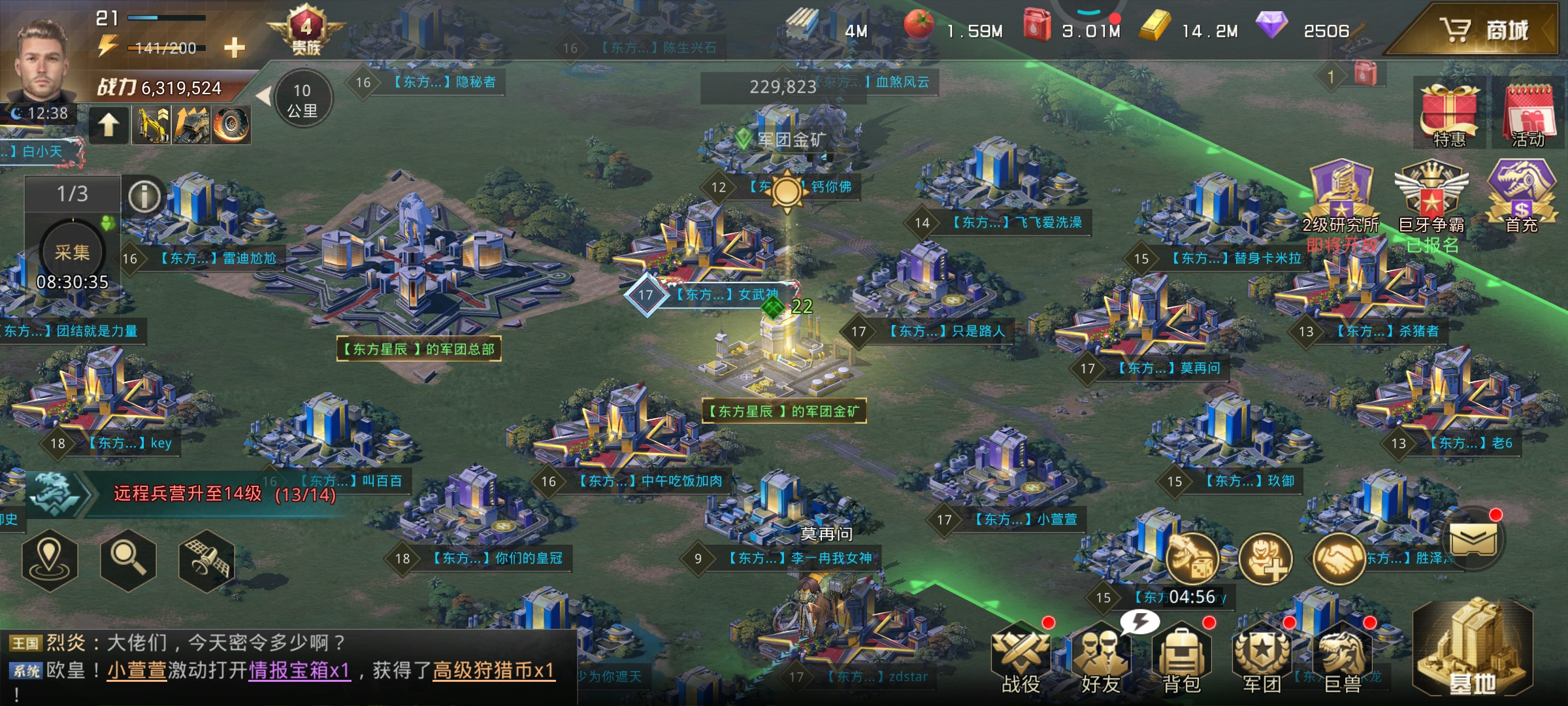
Task: Return to 基地 base
Action: (x=1473, y=650)
